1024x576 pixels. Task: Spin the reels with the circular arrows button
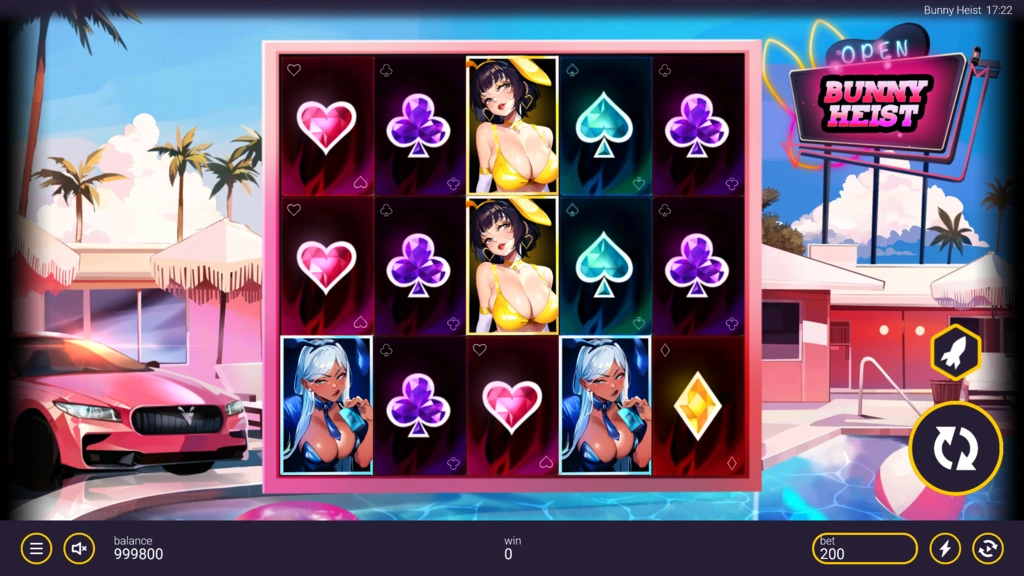click(955, 449)
